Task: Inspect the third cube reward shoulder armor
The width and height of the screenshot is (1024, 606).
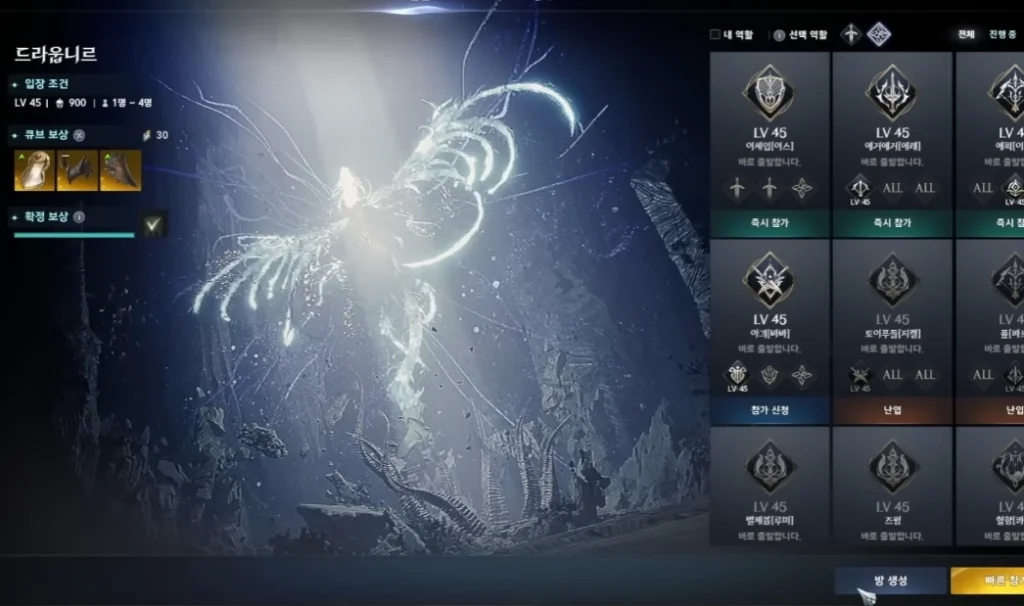Action: point(120,171)
